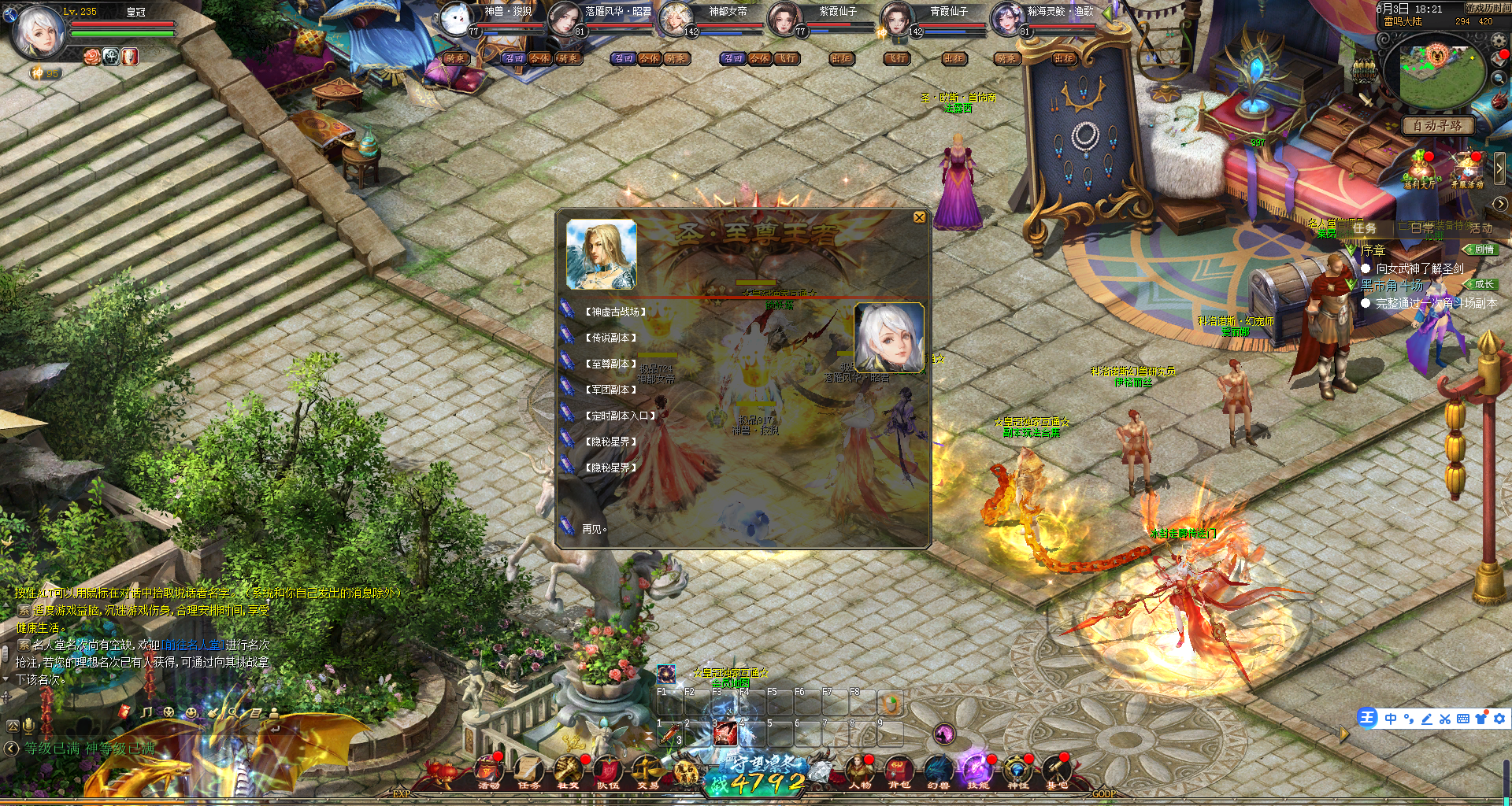Viewport: 1512px width, 806px height.
Task: Select the 神都女帝 pet portrait
Action: pyautogui.click(x=676, y=20)
